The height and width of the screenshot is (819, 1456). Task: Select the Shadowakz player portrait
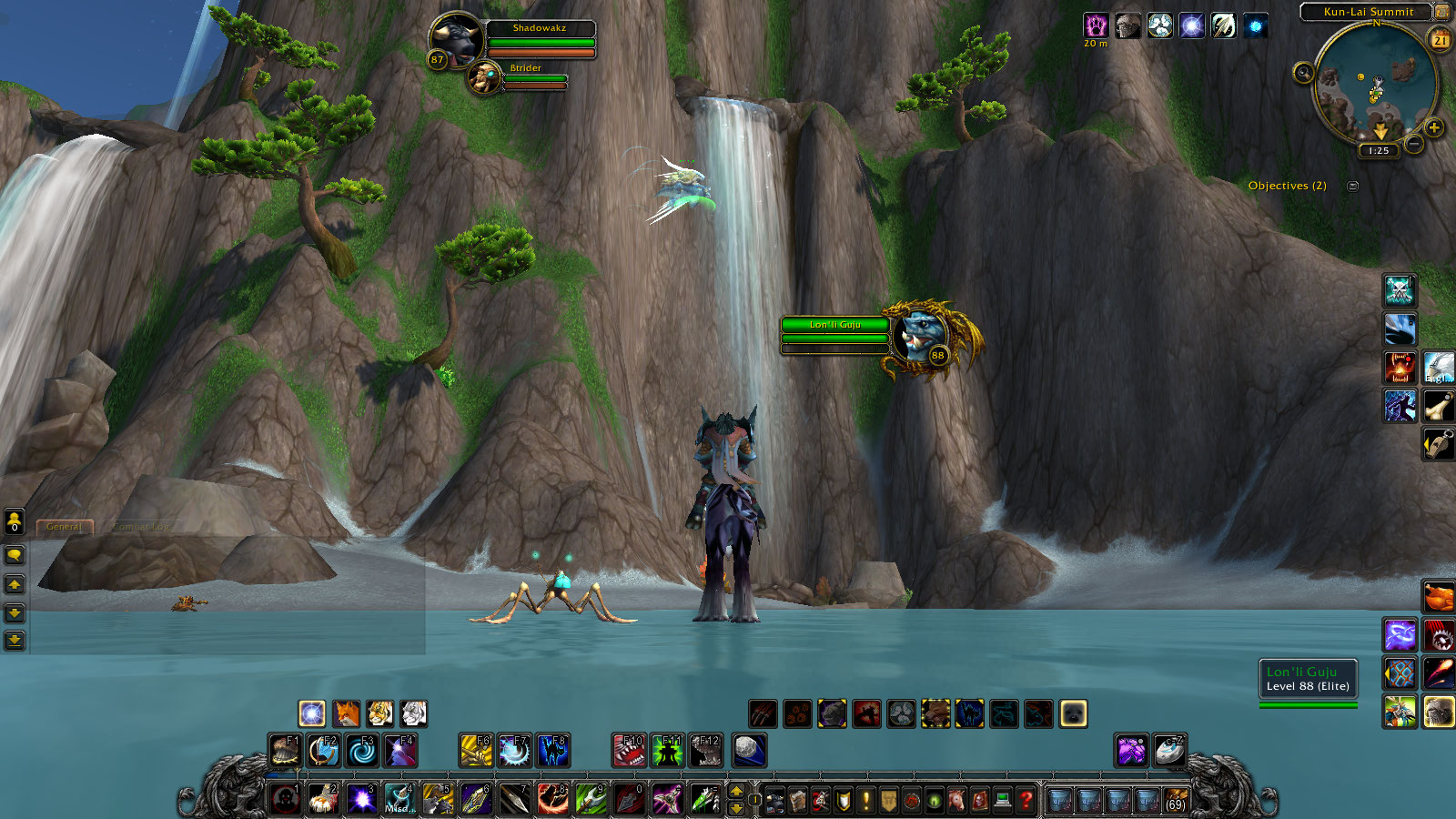455,38
